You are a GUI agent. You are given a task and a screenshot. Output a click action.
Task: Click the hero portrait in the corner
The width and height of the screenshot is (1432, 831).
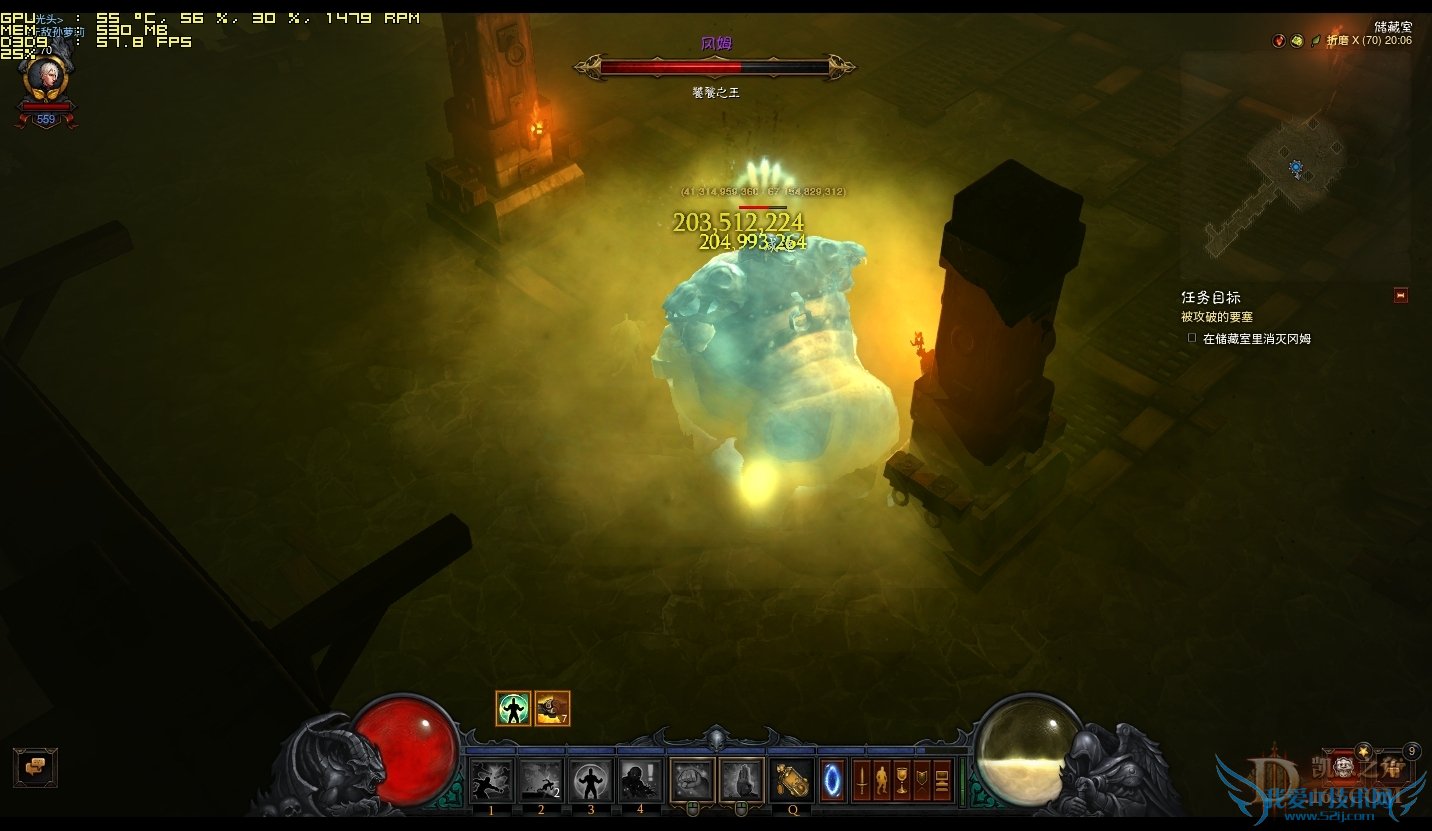click(45, 77)
